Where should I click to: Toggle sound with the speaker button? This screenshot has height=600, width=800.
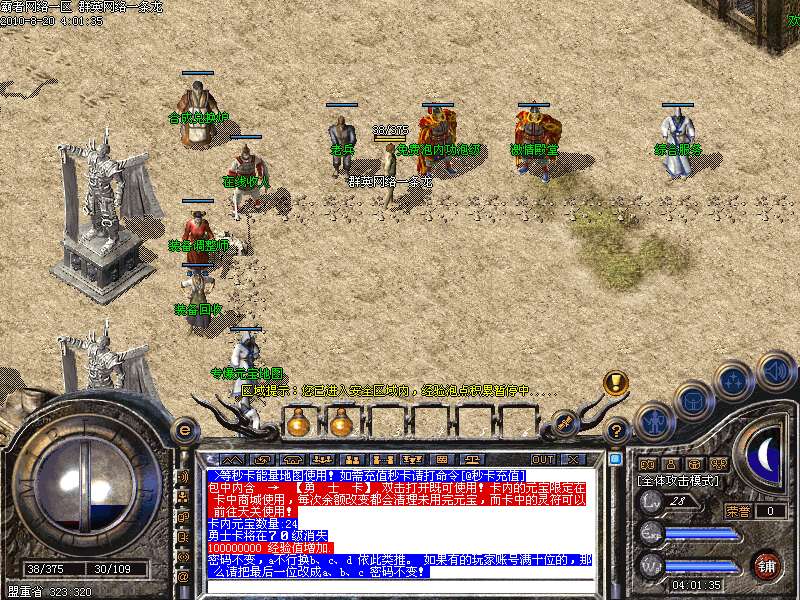coord(776,369)
